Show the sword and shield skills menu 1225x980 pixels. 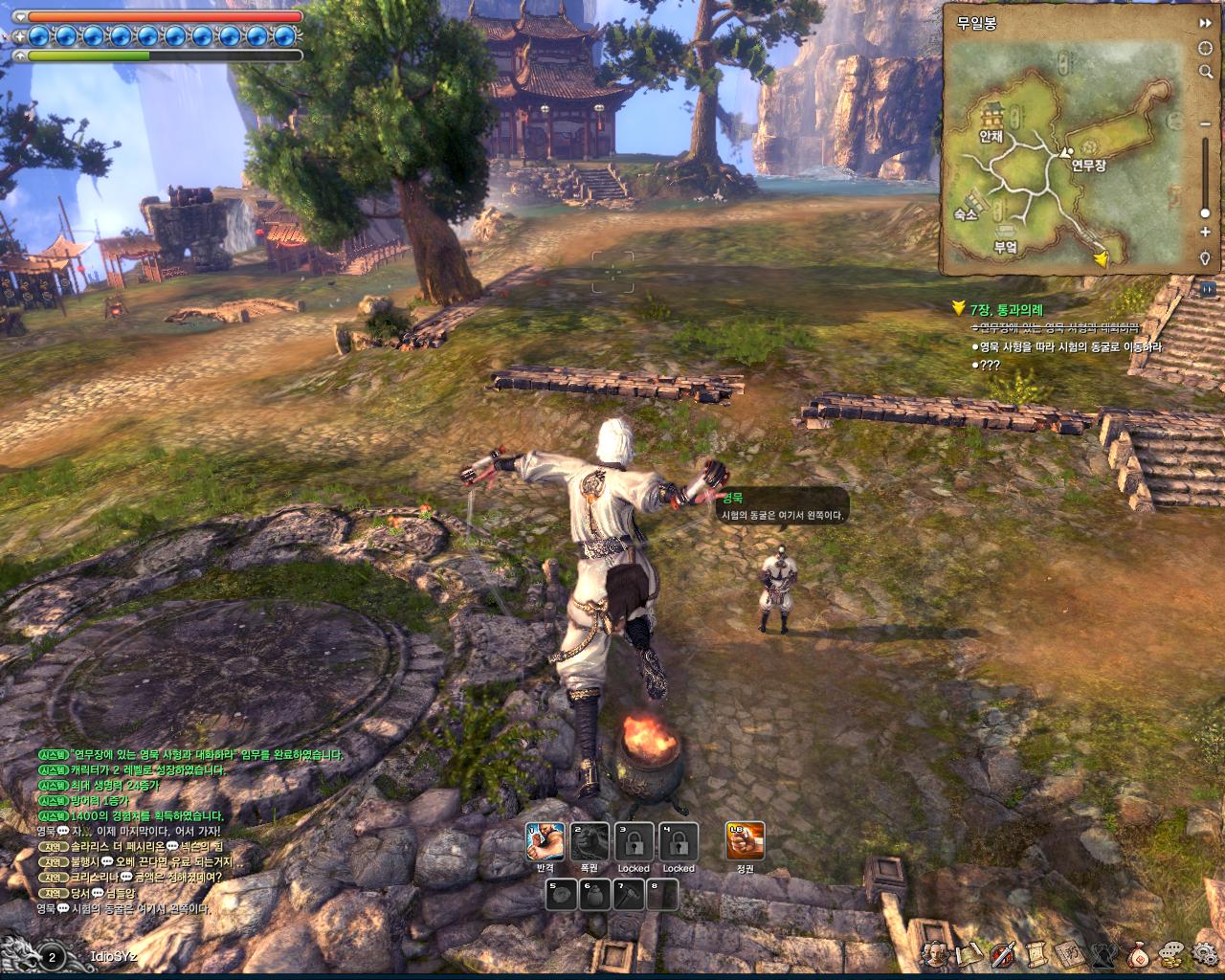tap(1003, 953)
